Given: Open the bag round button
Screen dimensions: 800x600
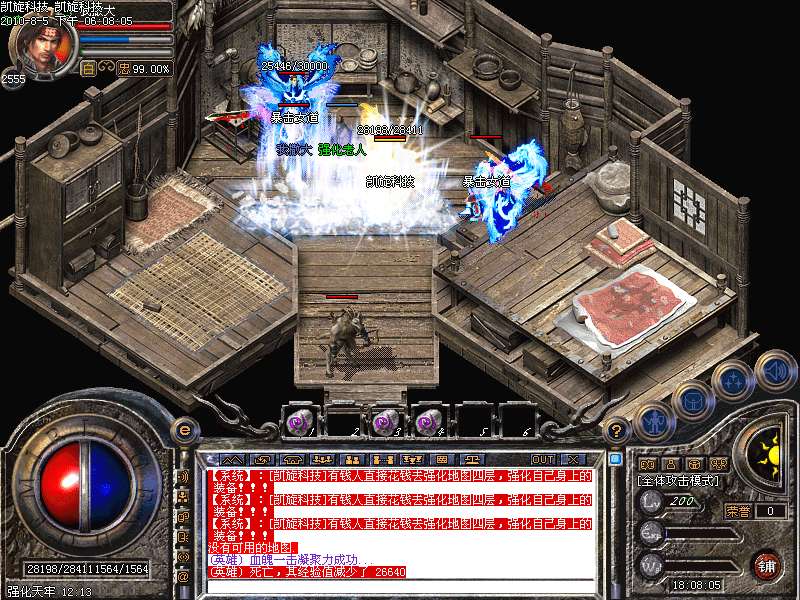Looking at the screenshot, I should (x=692, y=400).
